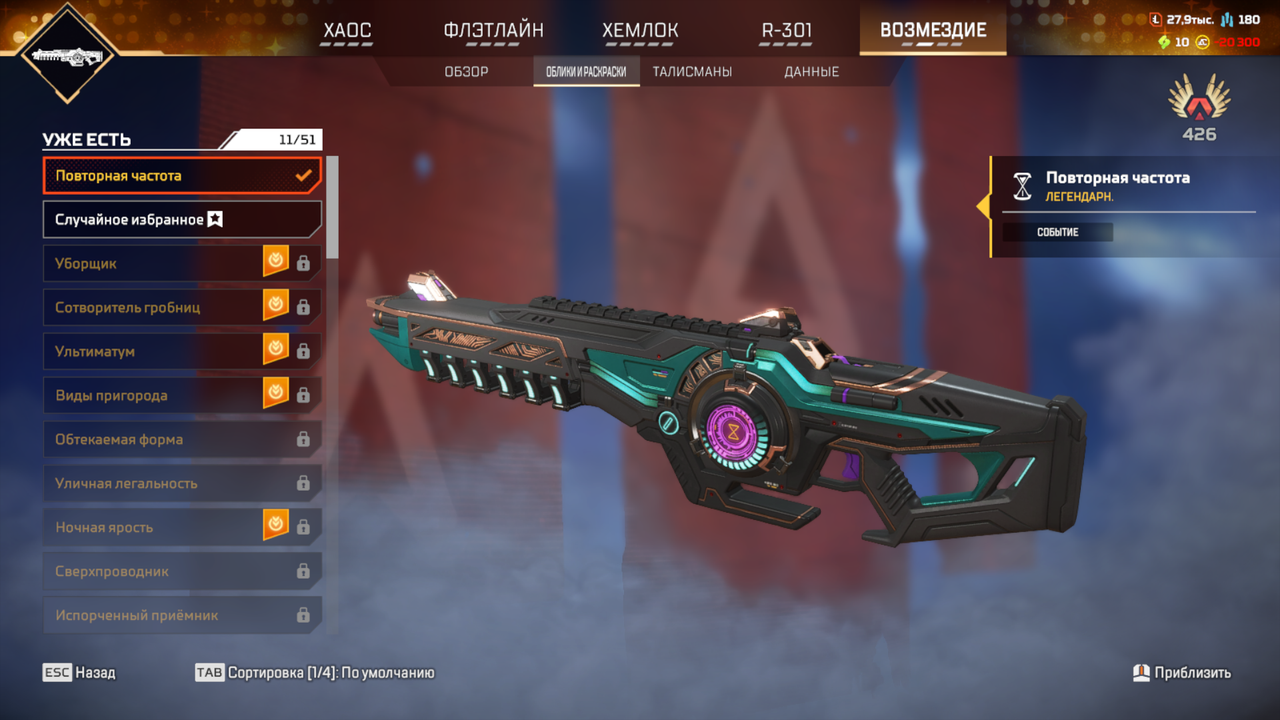This screenshot has width=1280, height=720.
Task: Select the ФЛЭТЛАЙН weapon tab
Action: pyautogui.click(x=493, y=30)
